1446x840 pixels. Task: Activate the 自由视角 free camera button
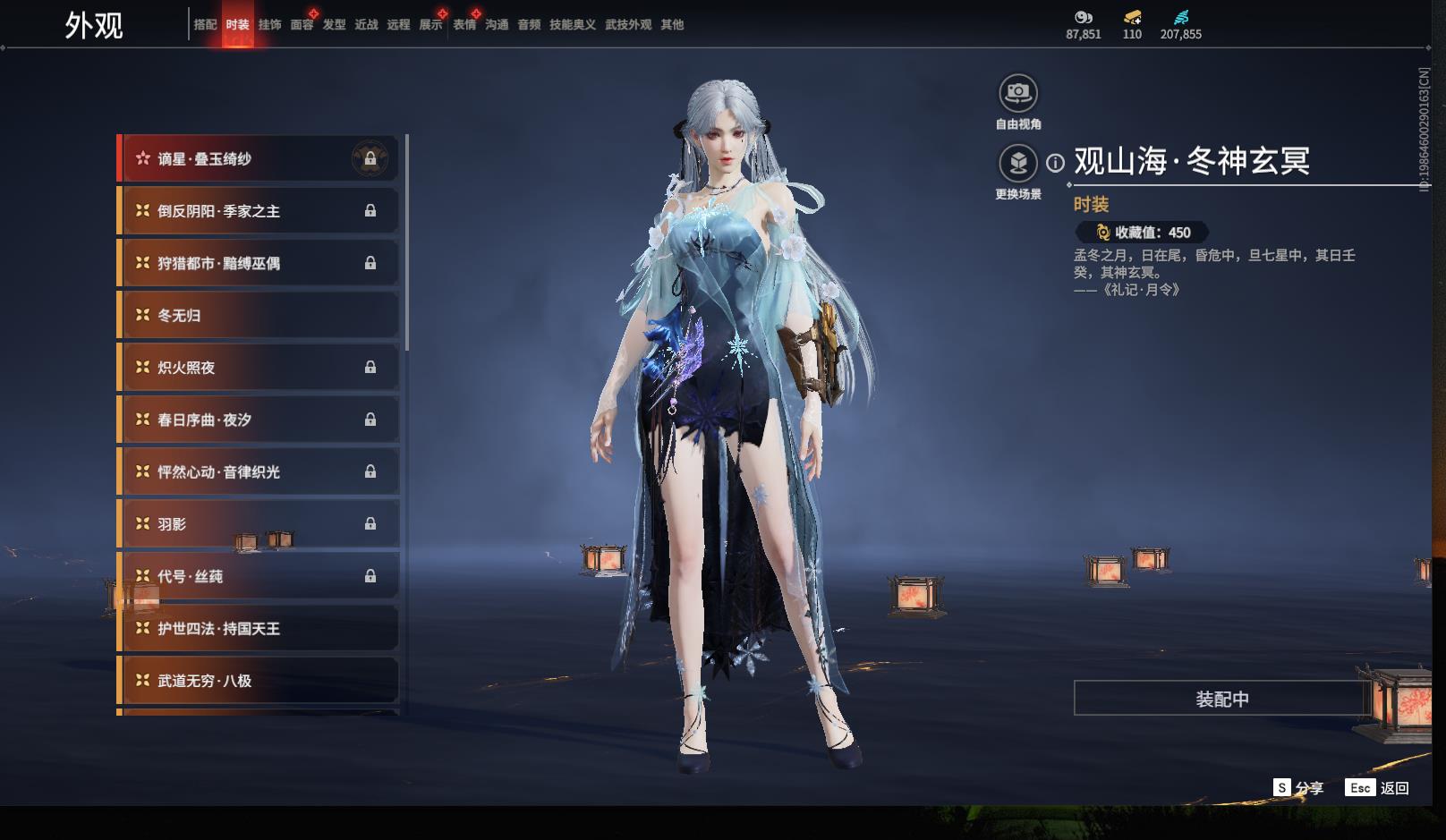(x=1018, y=93)
